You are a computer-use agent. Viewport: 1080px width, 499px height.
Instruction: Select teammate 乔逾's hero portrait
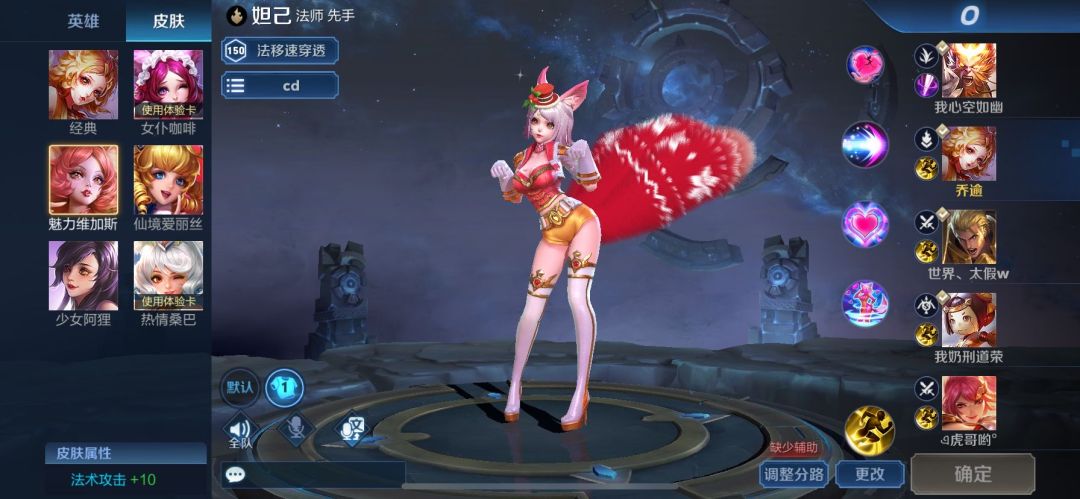pyautogui.click(x=968, y=153)
